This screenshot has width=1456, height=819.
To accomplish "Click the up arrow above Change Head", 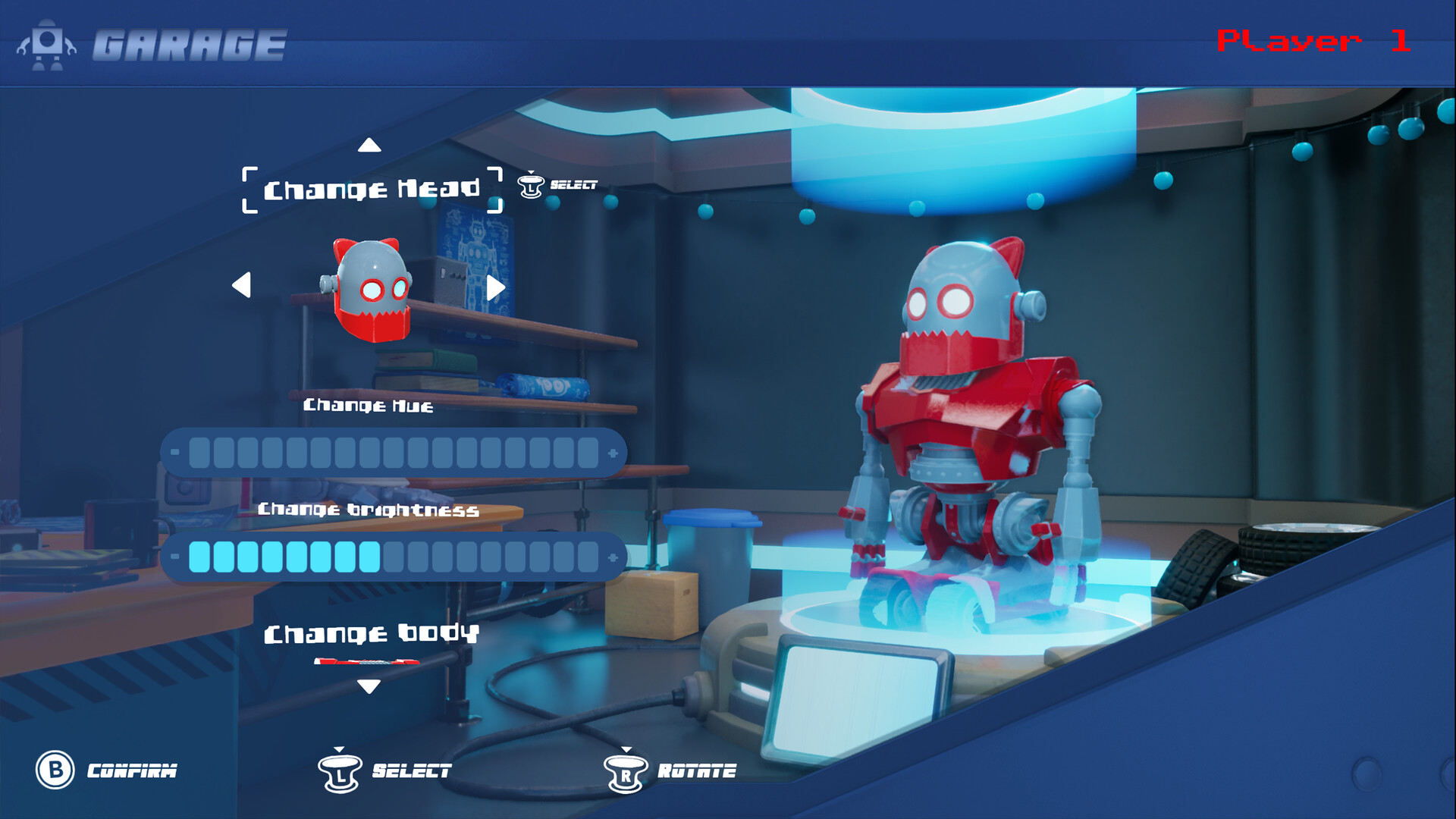I will [x=370, y=145].
